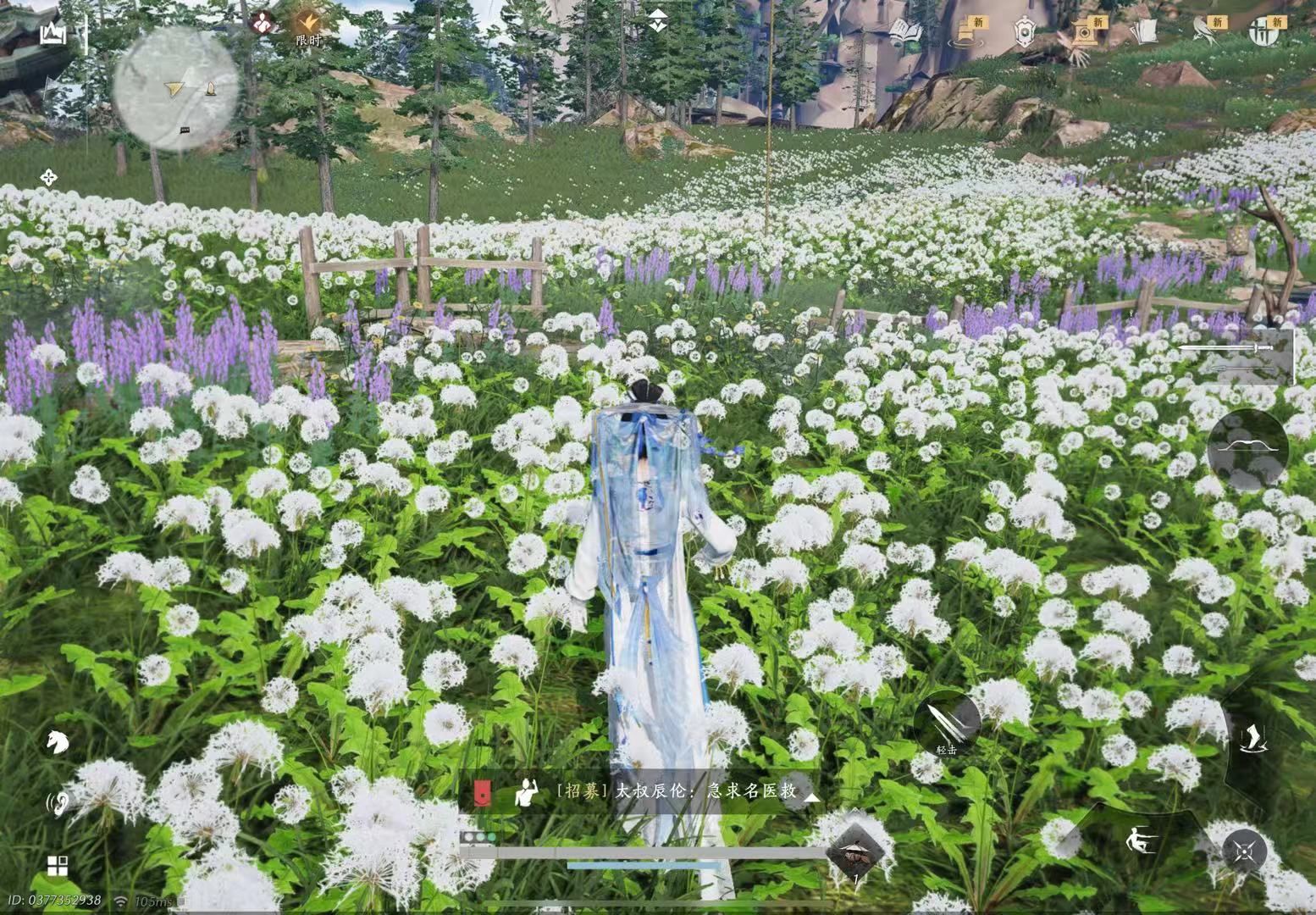Tap the crossed-blades target lock button

(1244, 850)
